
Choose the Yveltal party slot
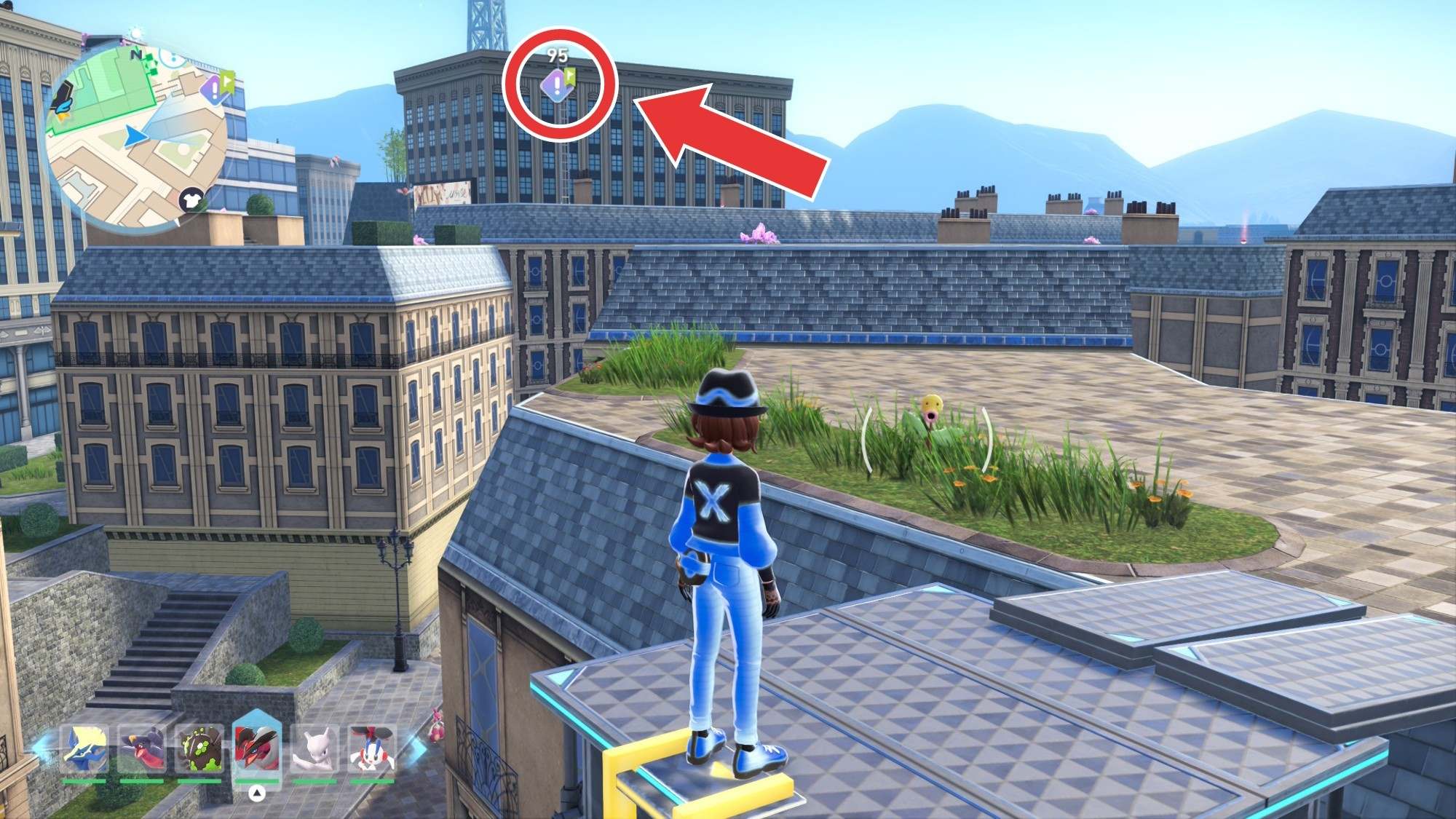[x=256, y=750]
